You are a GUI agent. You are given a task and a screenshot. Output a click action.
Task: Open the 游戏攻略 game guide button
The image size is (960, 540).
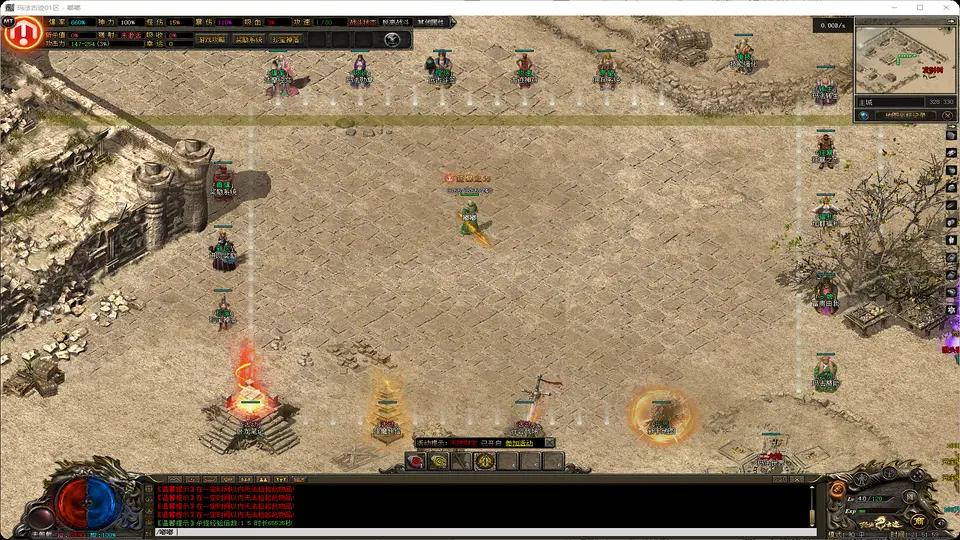211,40
